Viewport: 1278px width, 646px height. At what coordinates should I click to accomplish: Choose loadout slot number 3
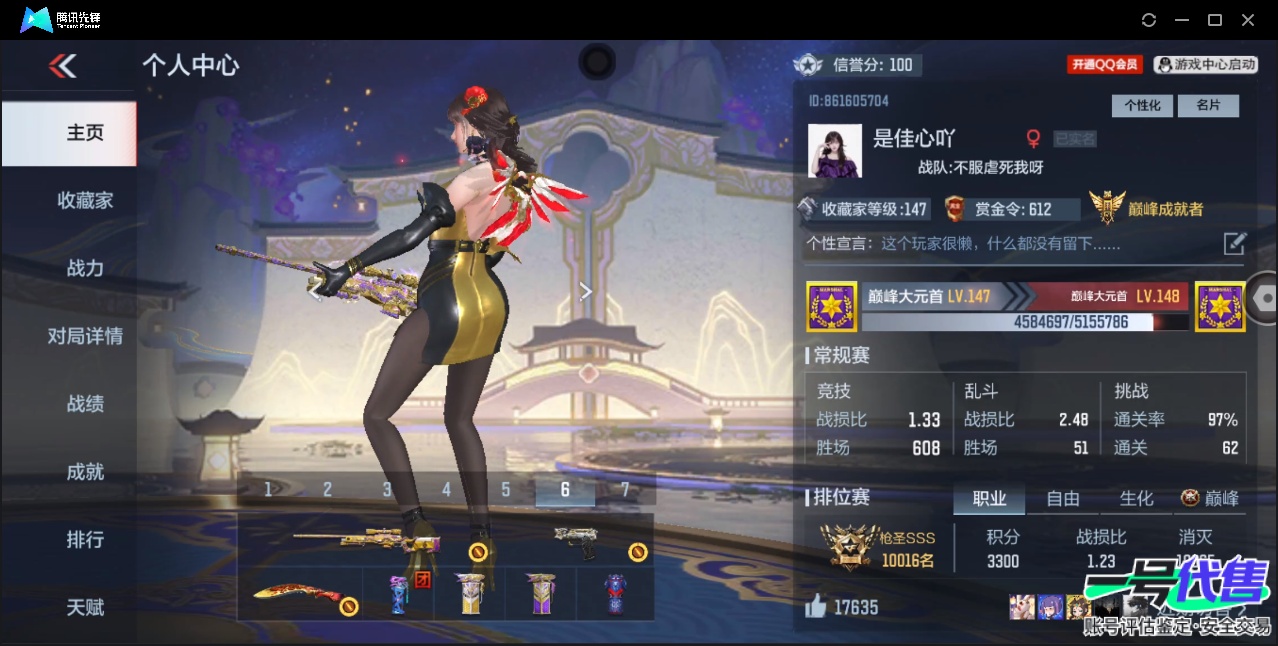coord(387,489)
